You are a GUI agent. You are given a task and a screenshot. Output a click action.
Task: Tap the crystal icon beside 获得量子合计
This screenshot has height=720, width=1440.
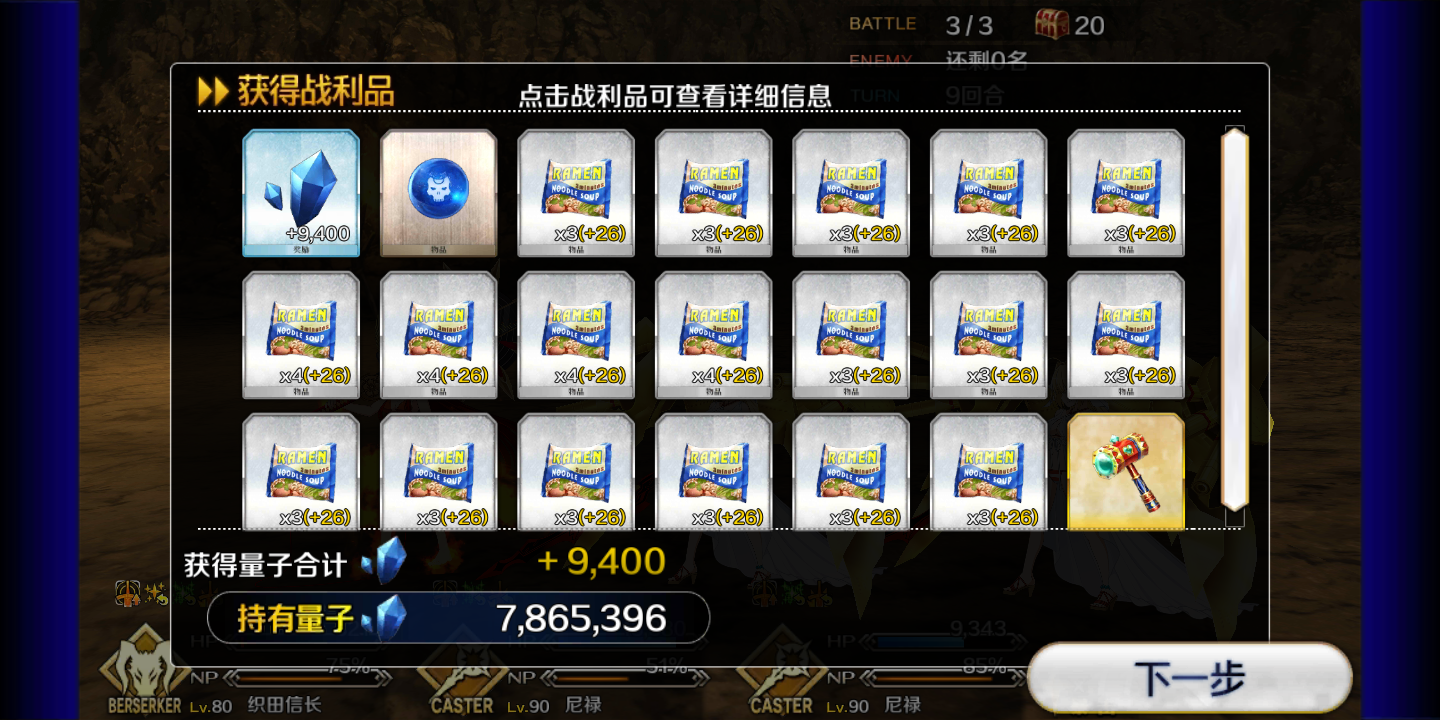coord(384,562)
